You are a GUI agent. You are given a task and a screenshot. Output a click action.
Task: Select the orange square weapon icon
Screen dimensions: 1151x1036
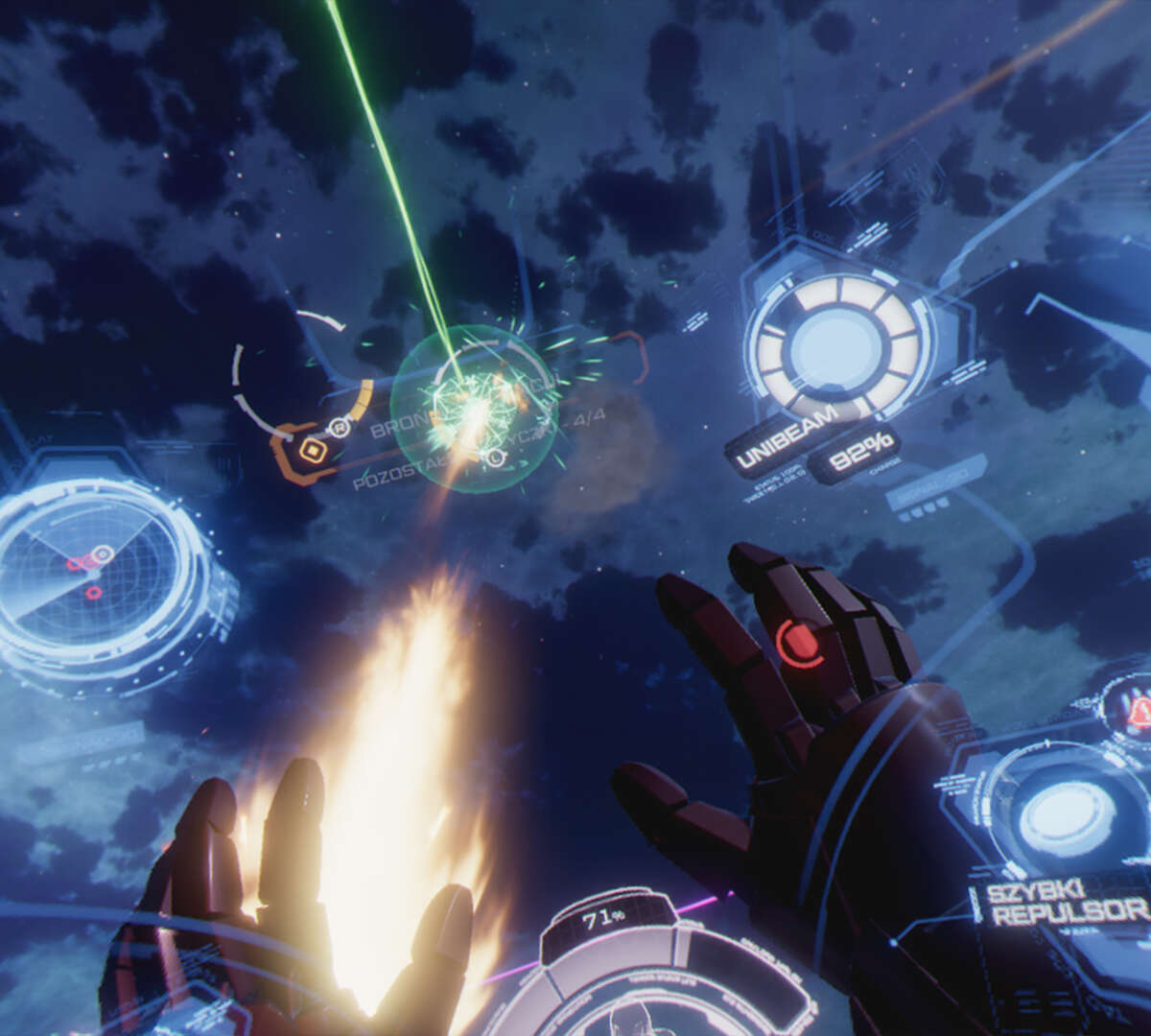311,450
